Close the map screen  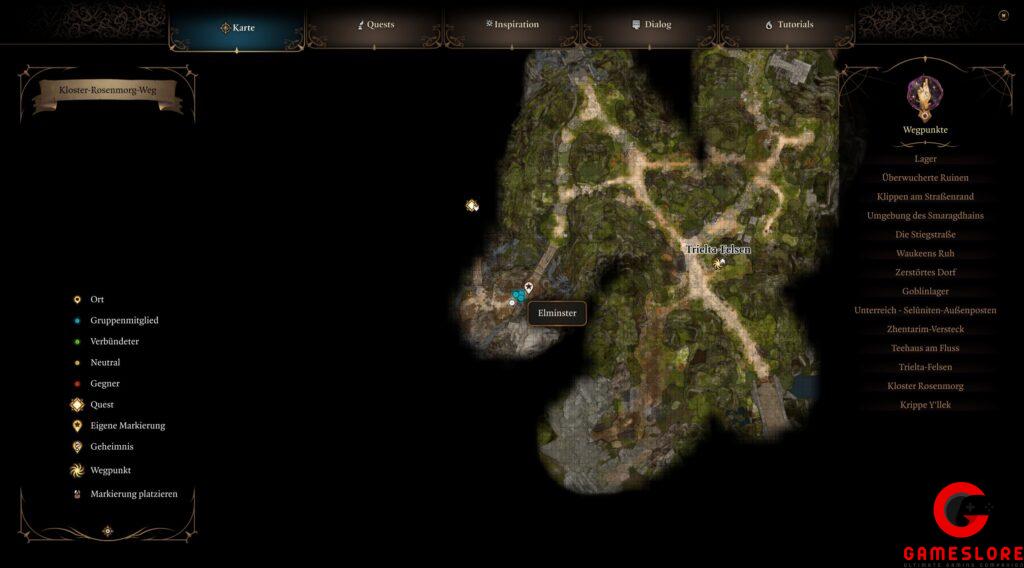(1003, 15)
